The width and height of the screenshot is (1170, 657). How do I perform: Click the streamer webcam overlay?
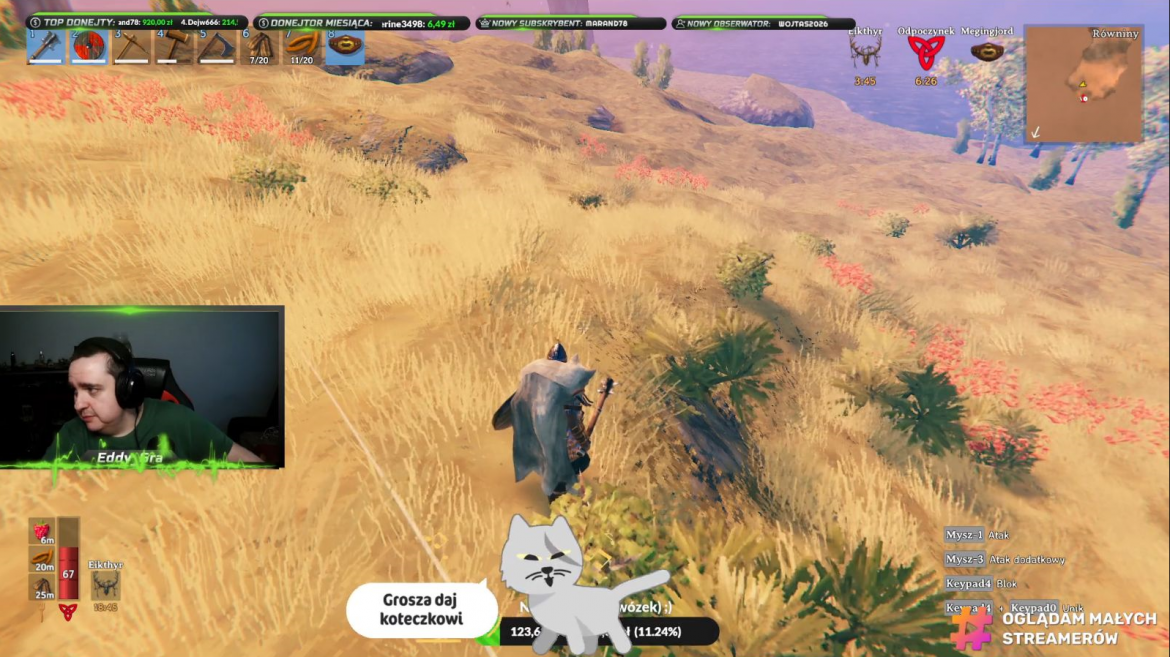pyautogui.click(x=141, y=387)
